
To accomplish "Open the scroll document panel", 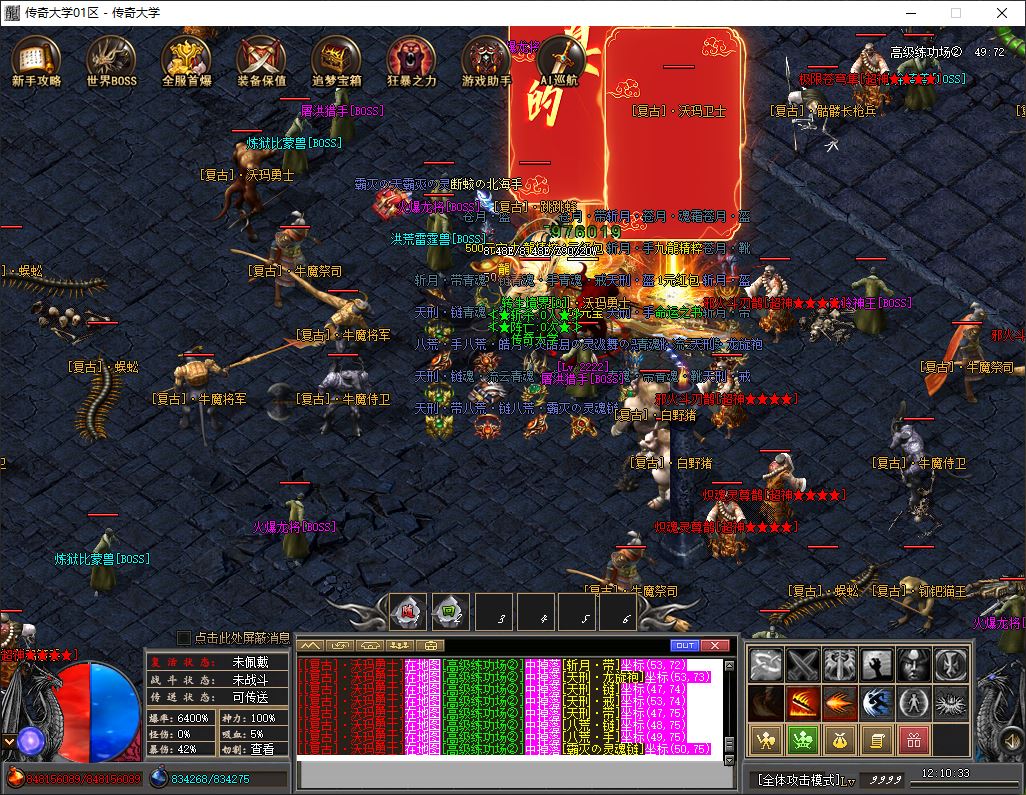I will pos(876,740).
